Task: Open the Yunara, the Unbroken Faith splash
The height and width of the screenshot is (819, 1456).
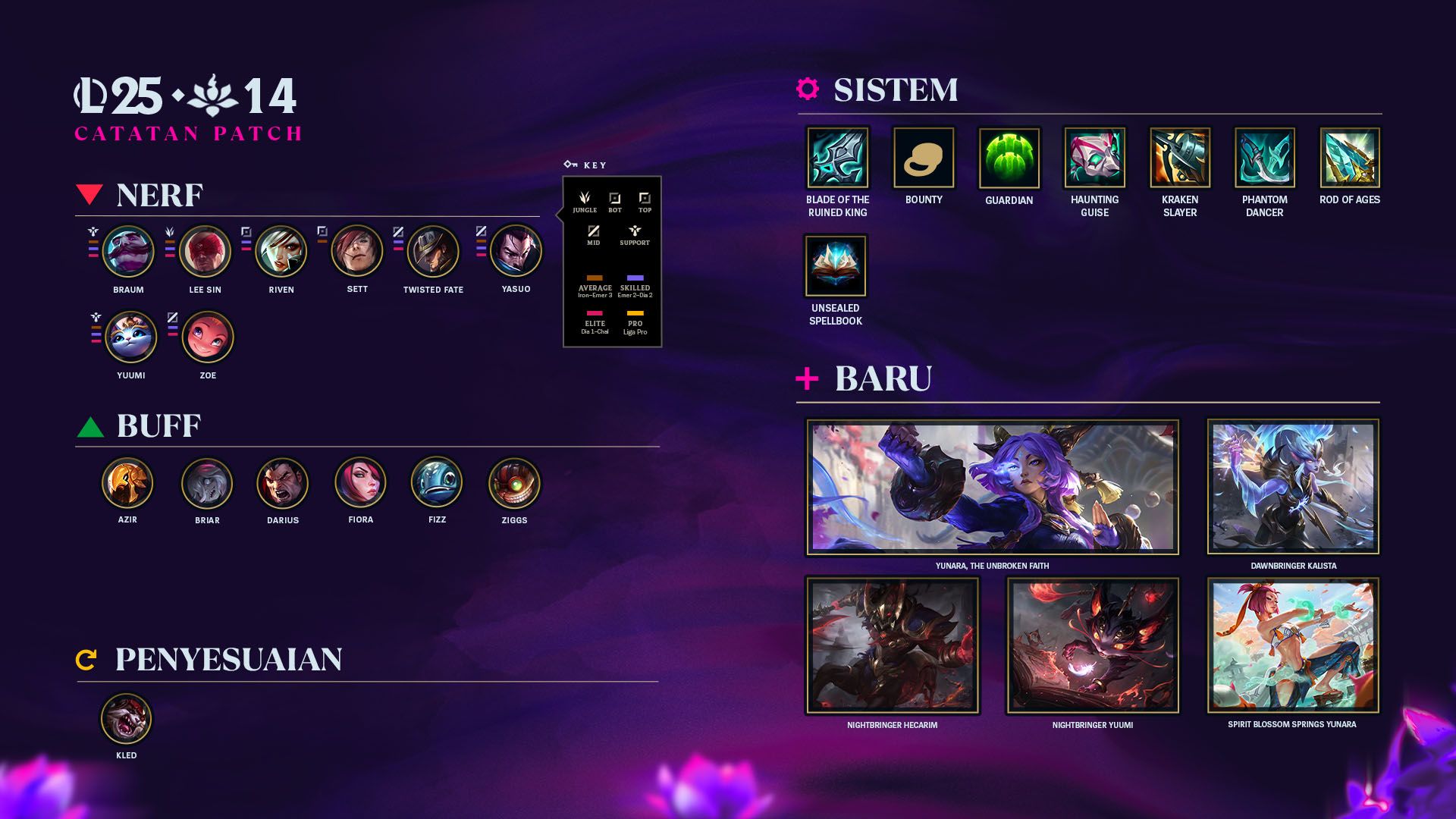Action: (992, 487)
